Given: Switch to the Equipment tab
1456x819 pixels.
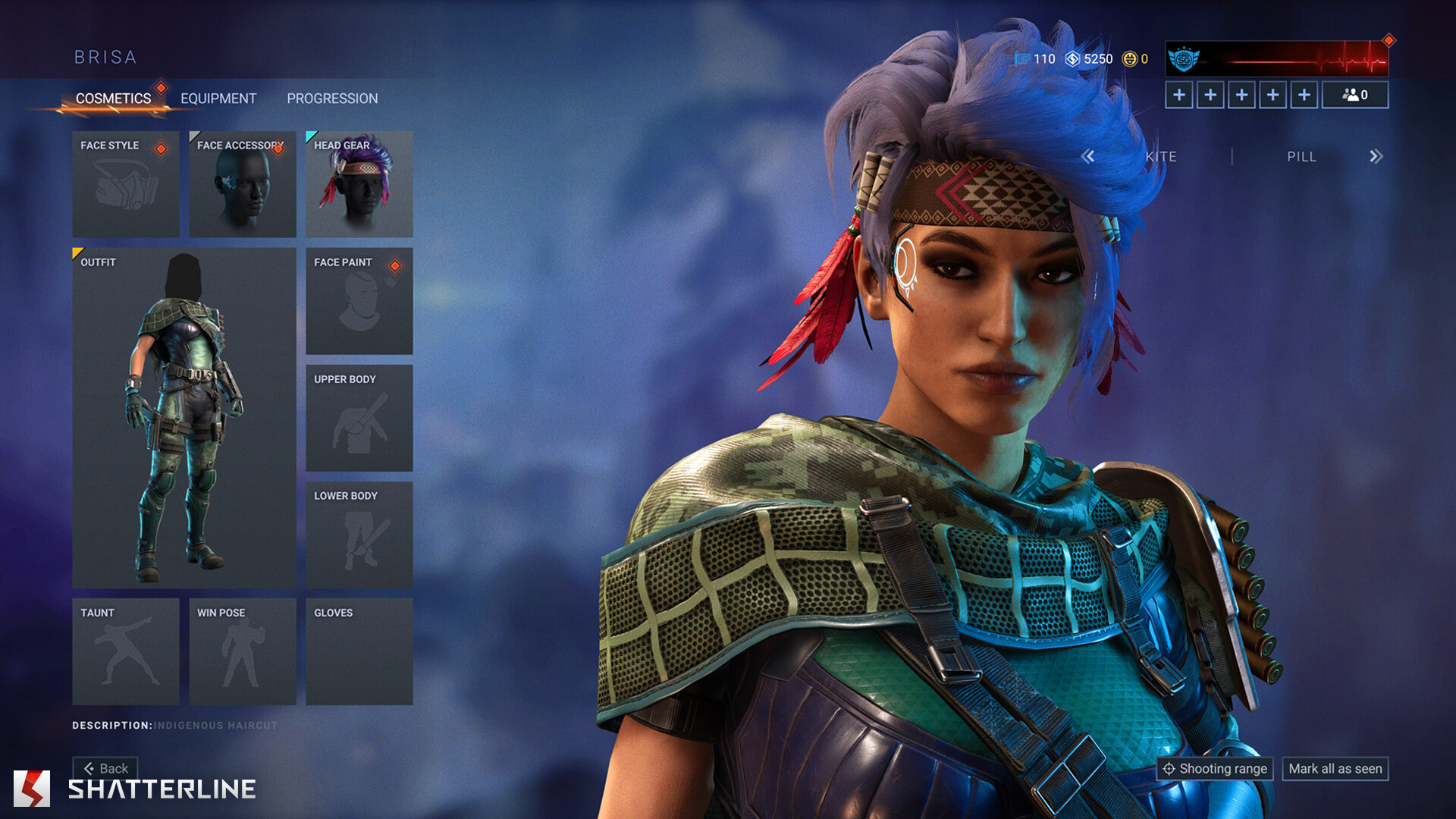Looking at the screenshot, I should coord(218,99).
